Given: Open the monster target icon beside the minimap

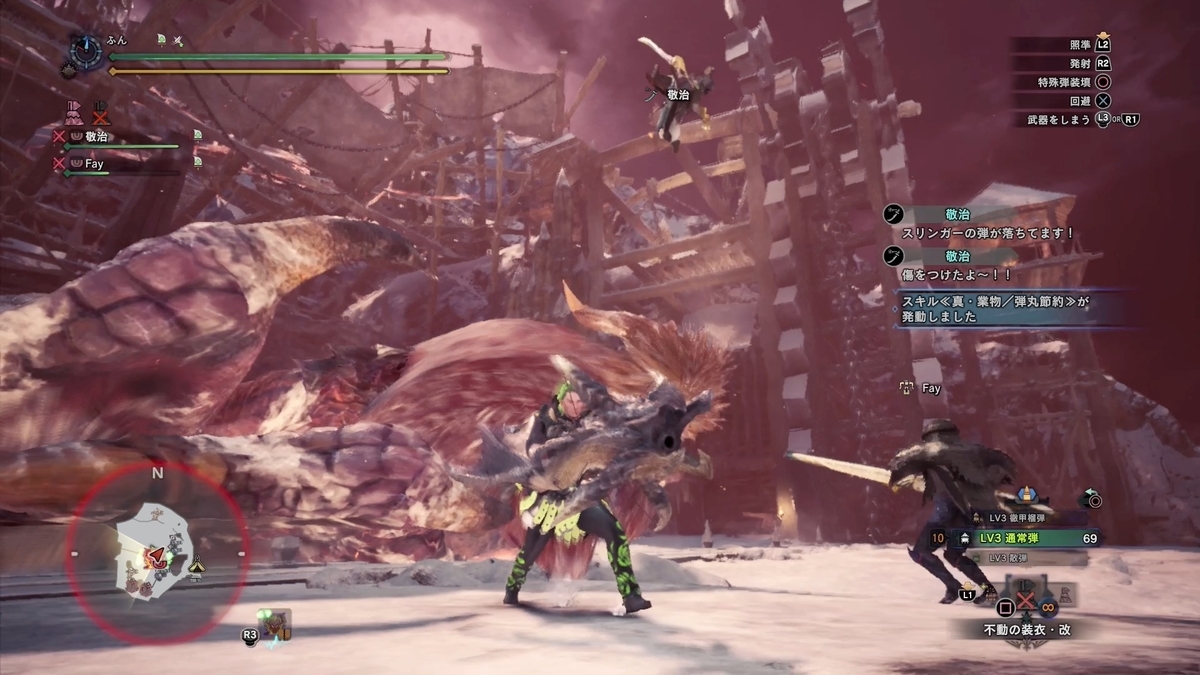Looking at the screenshot, I should point(272,626).
